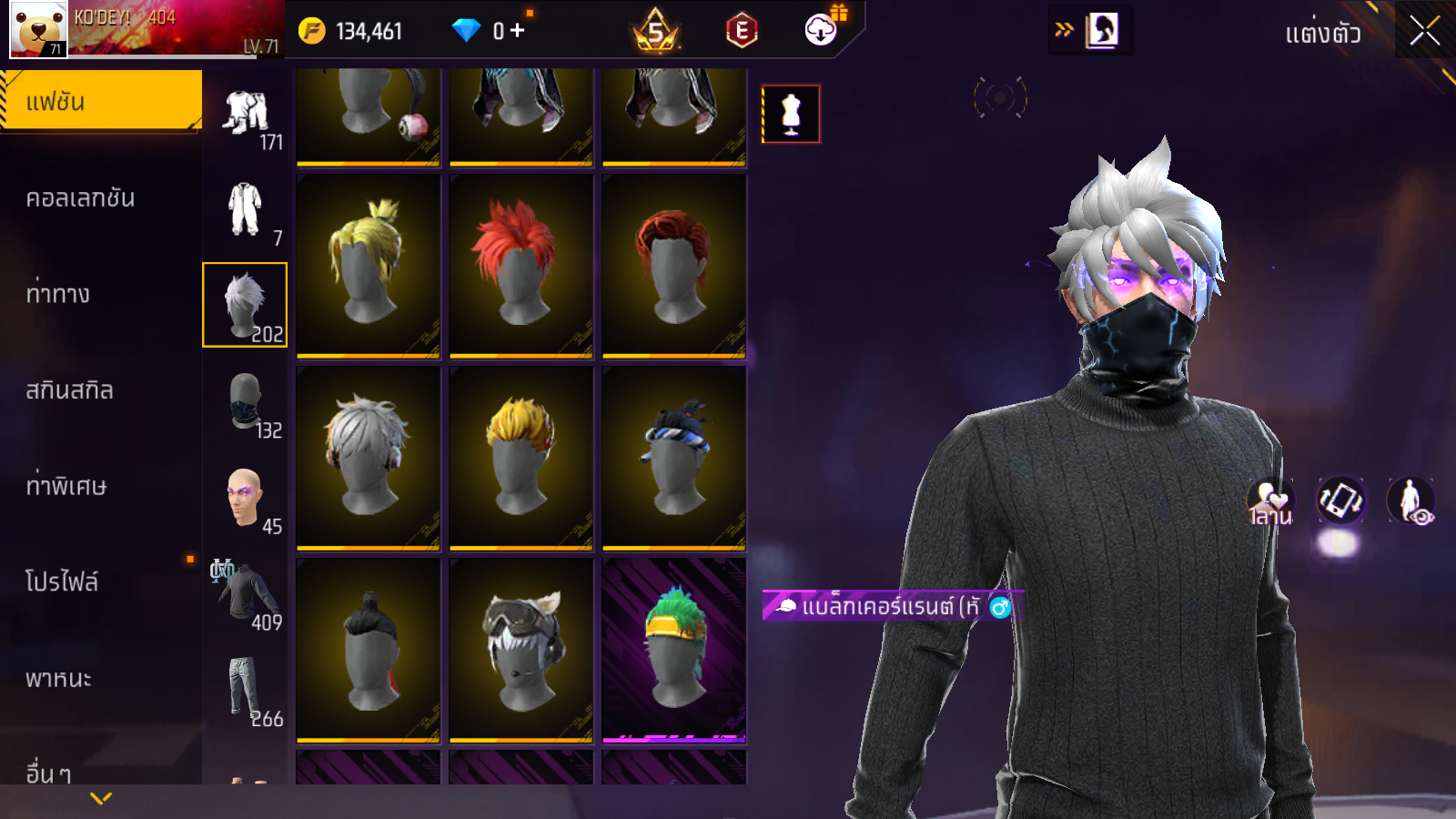This screenshot has width=1456, height=819.
Task: Click the mannequin preview button
Action: pyautogui.click(x=791, y=114)
